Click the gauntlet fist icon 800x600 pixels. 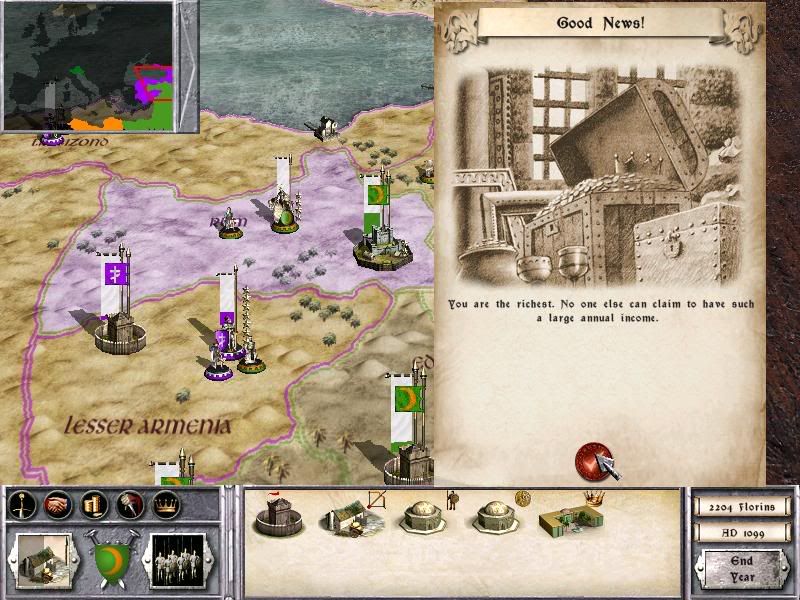pos(128,506)
